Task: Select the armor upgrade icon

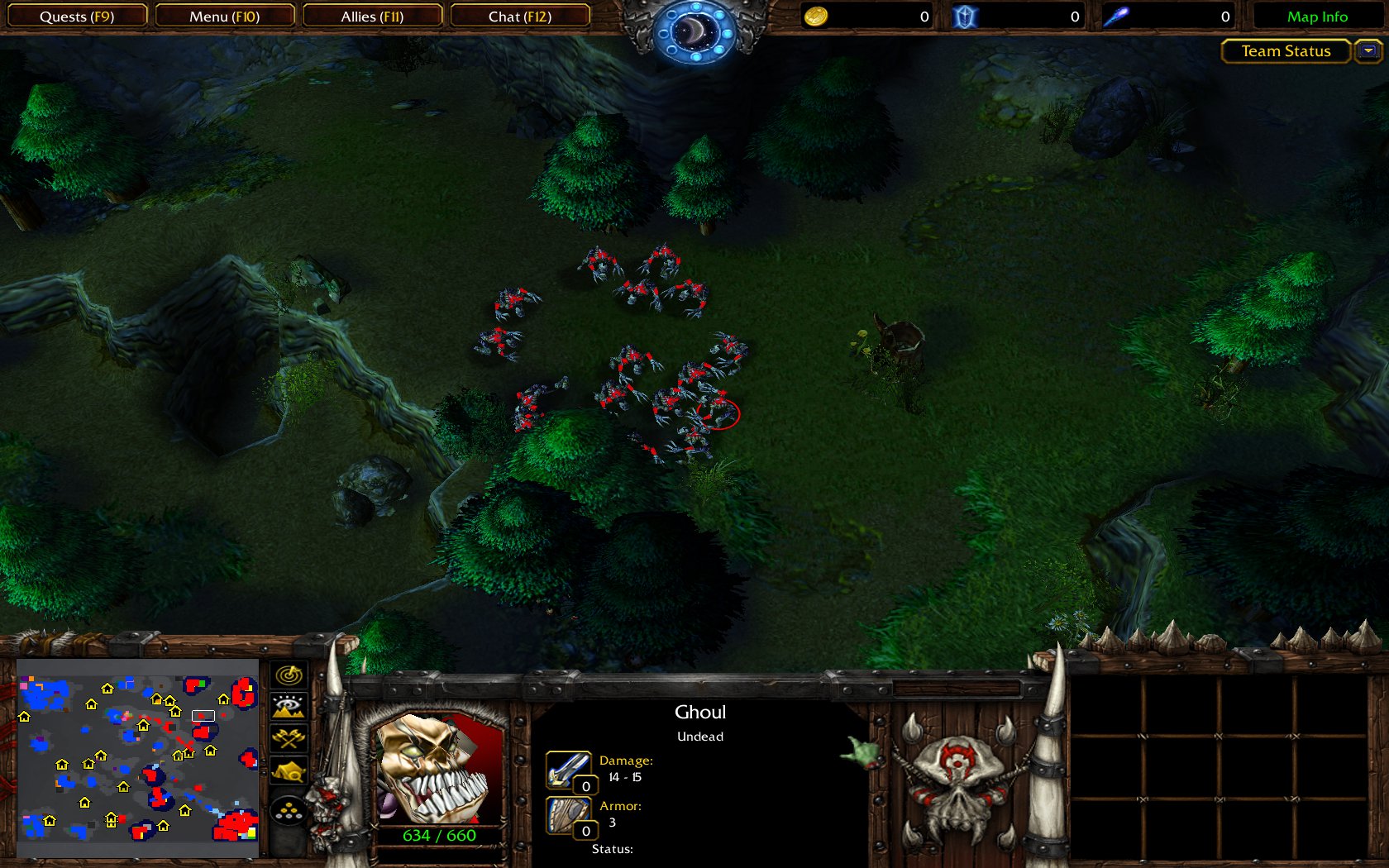Action: tap(567, 815)
